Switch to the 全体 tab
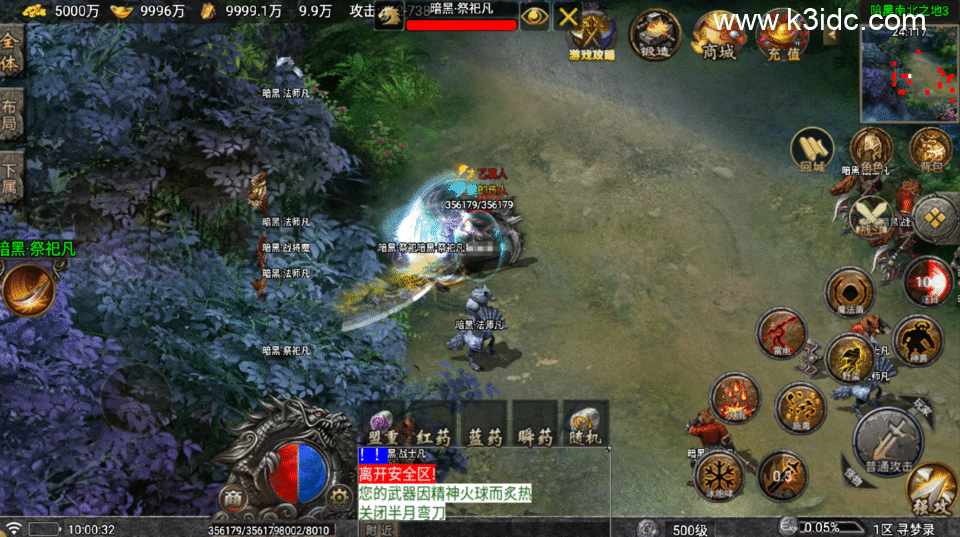960x537 pixels. (11, 51)
